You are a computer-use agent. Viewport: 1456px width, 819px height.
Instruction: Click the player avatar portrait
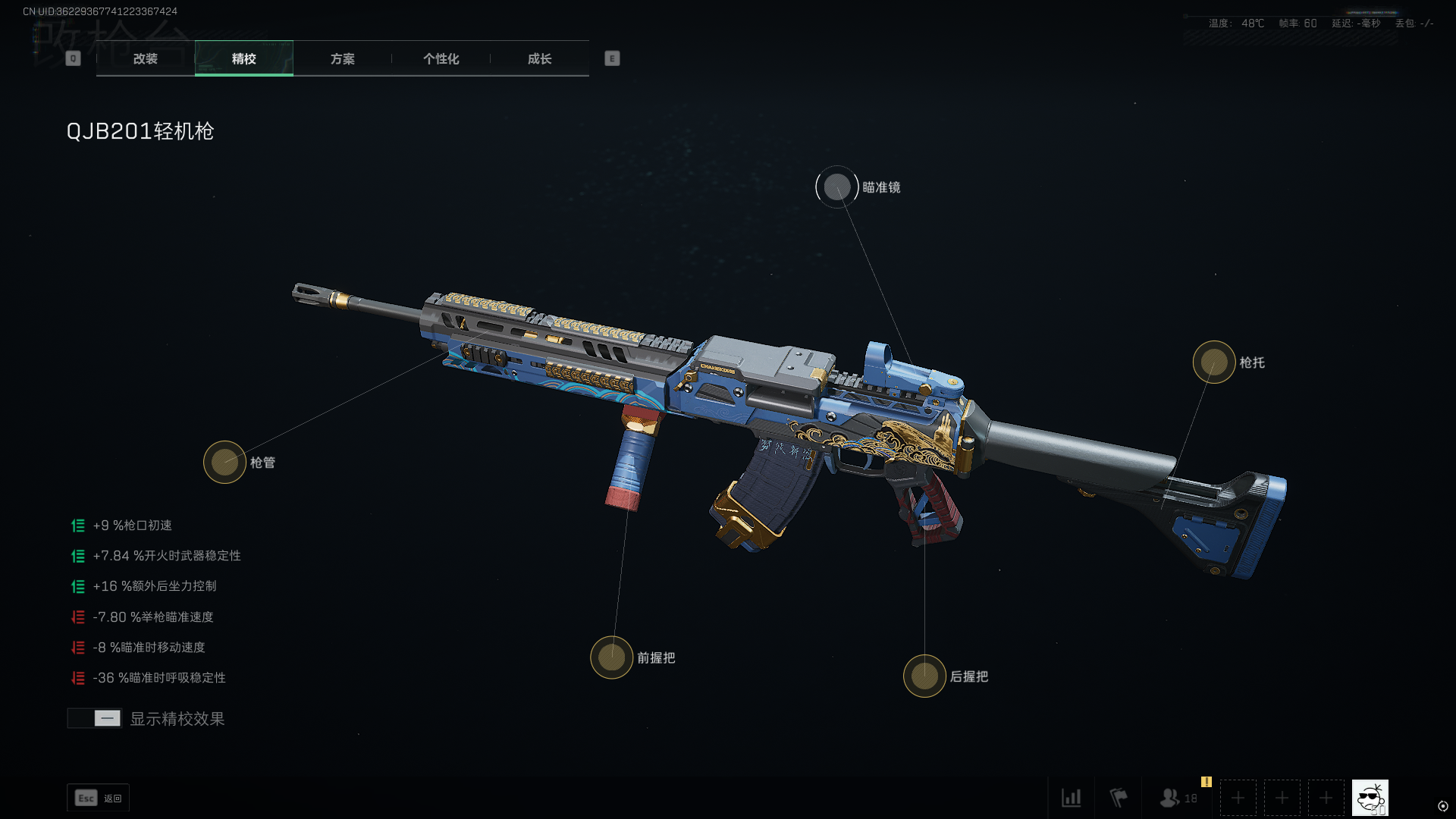(1370, 798)
